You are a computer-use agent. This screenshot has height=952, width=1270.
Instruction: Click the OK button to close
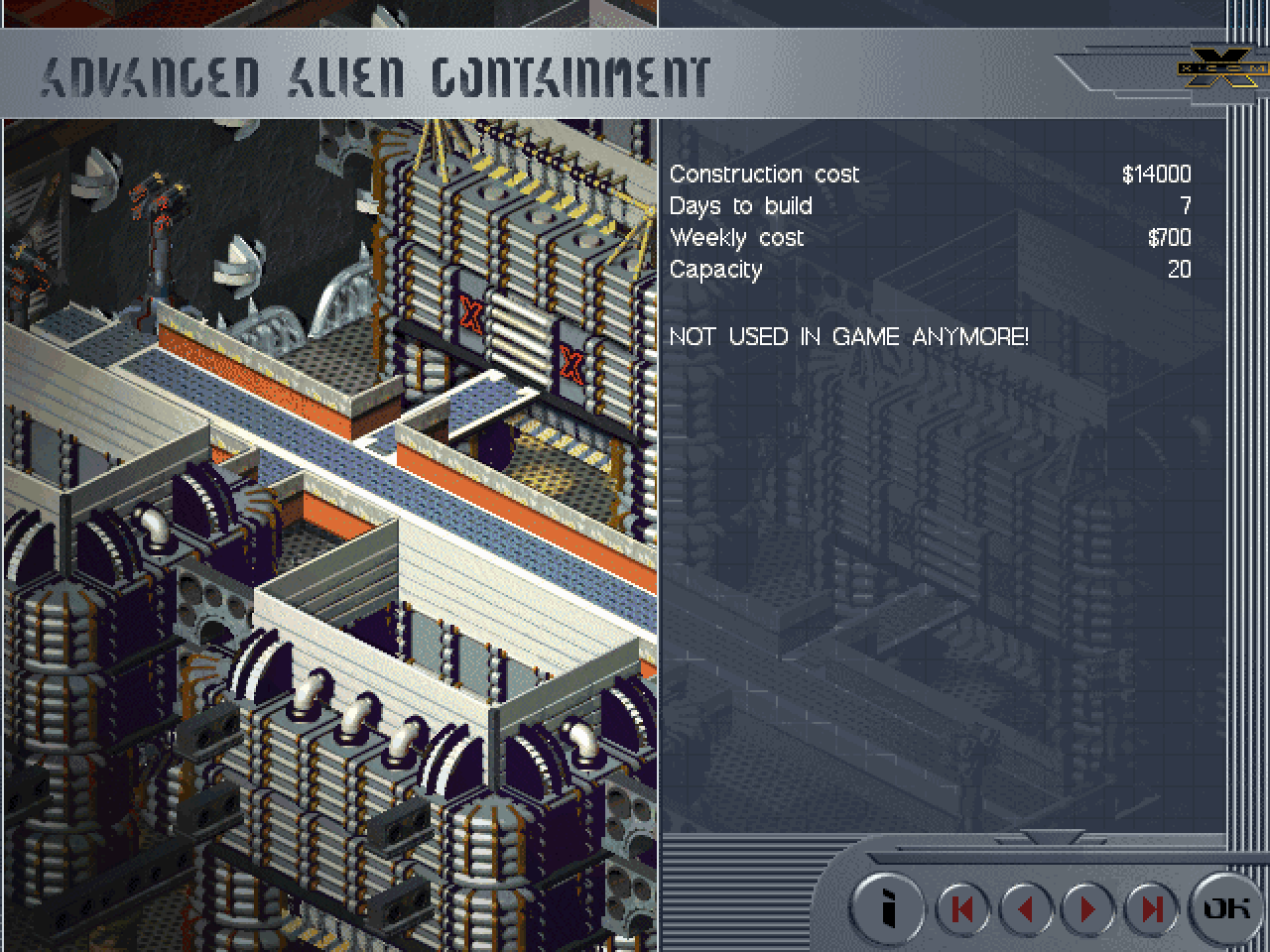tap(1226, 907)
